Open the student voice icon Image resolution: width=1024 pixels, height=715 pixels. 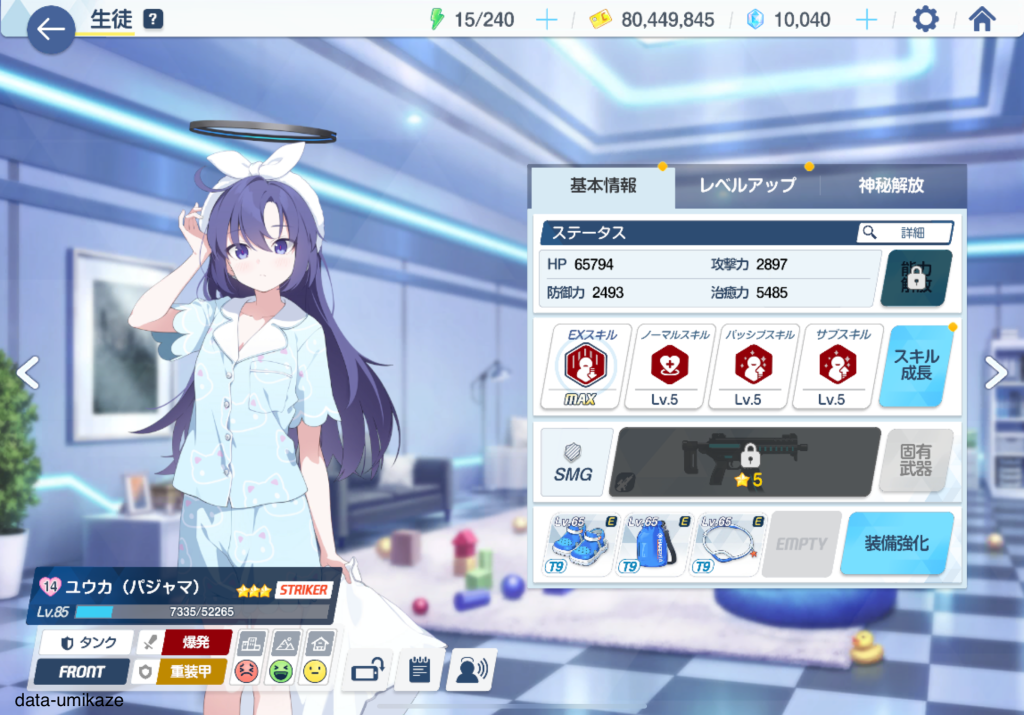coord(470,670)
